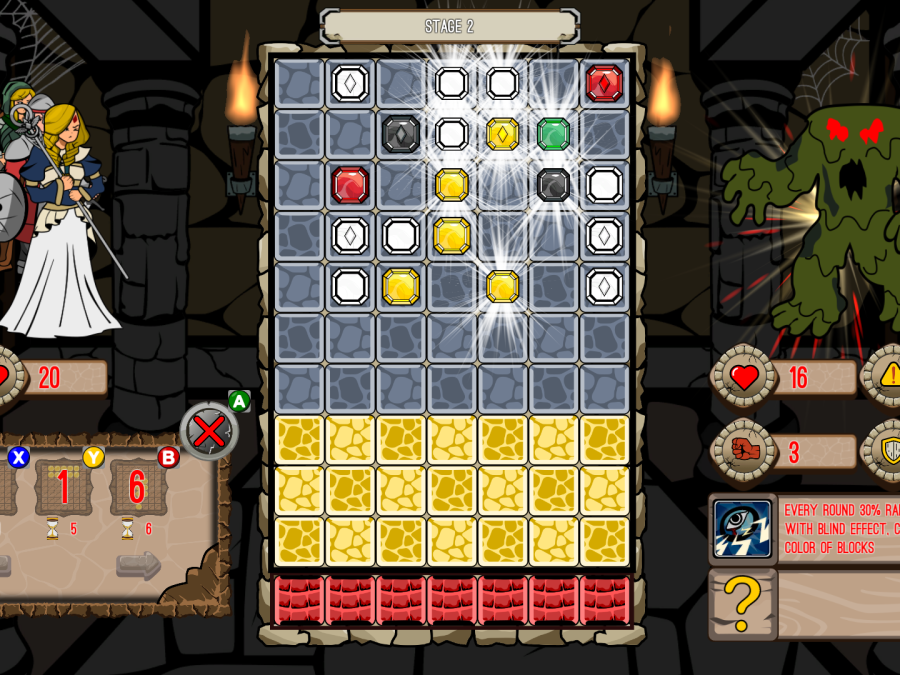Pick the red gem in the top row

click(604, 83)
